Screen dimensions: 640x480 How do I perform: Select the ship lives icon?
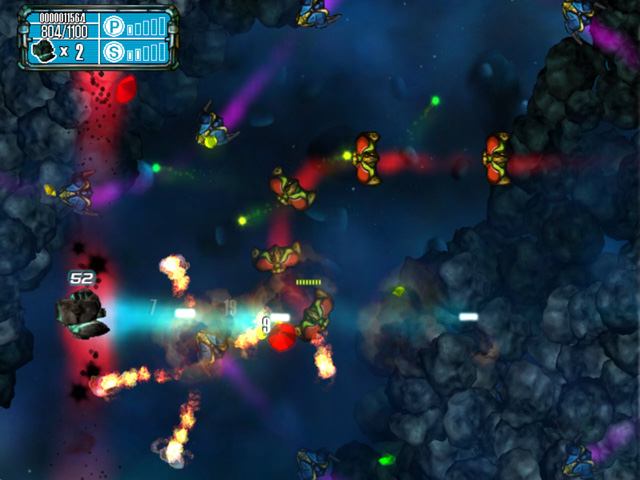[x=45, y=49]
